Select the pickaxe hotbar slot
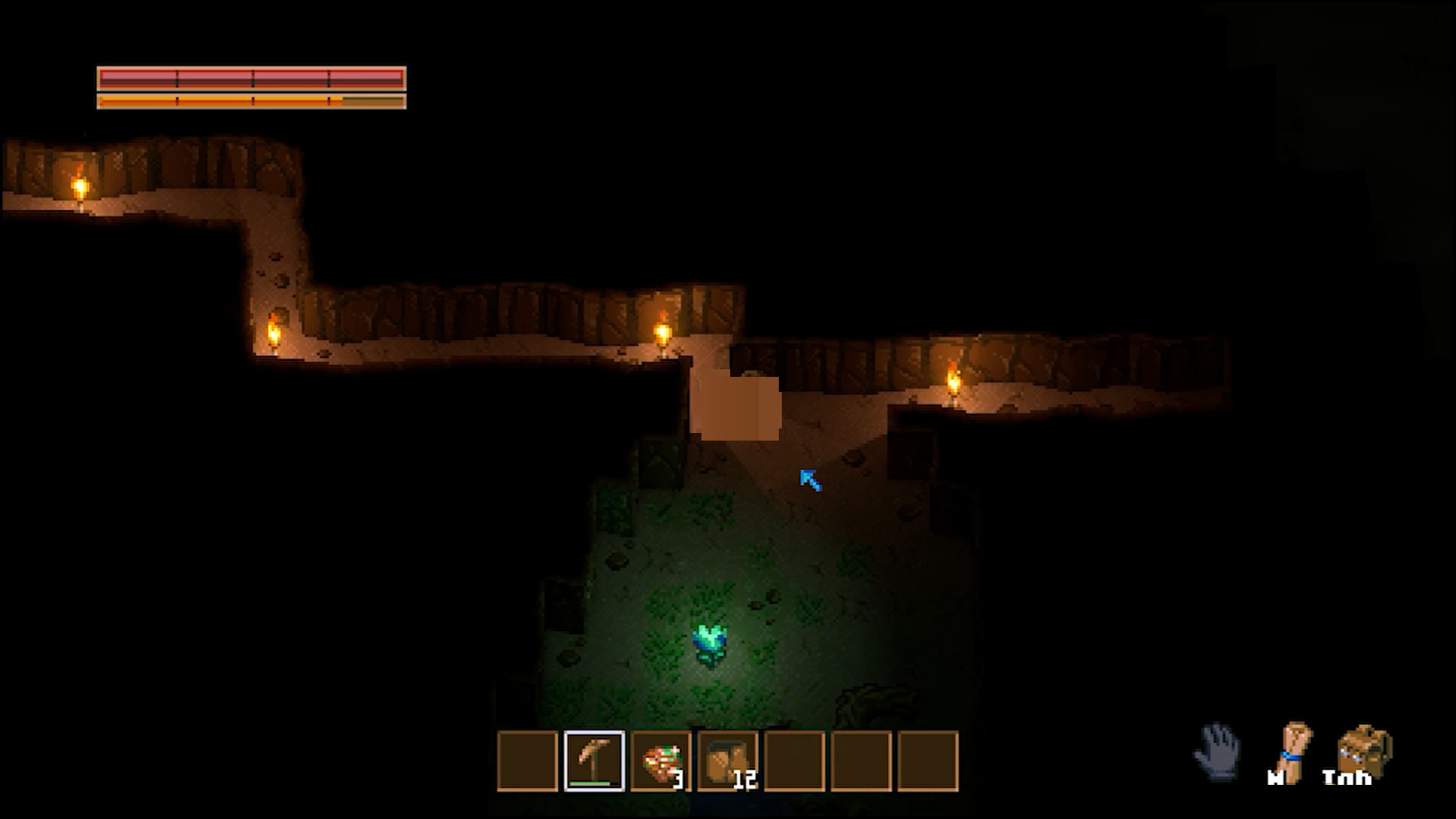1456x819 pixels. pyautogui.click(x=595, y=761)
